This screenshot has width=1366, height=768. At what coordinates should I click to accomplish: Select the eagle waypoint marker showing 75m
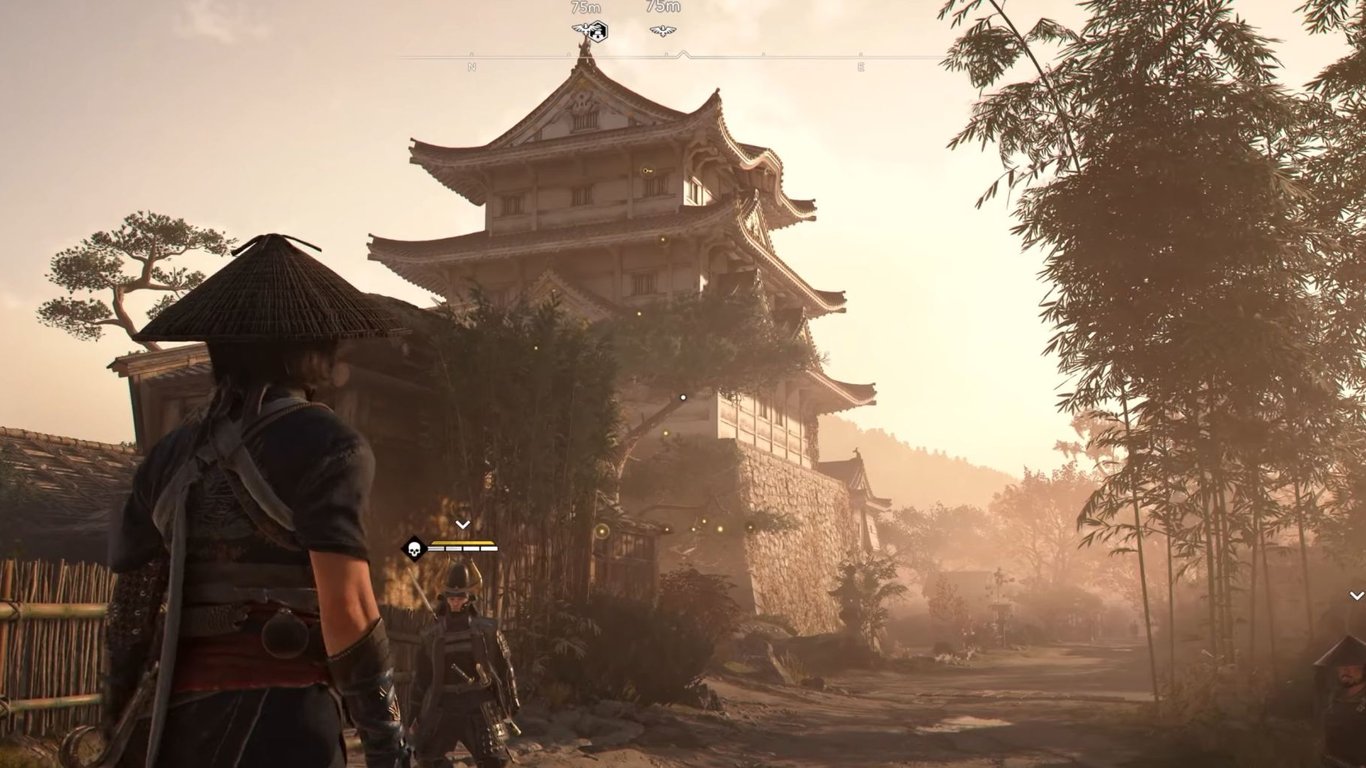[585, 30]
